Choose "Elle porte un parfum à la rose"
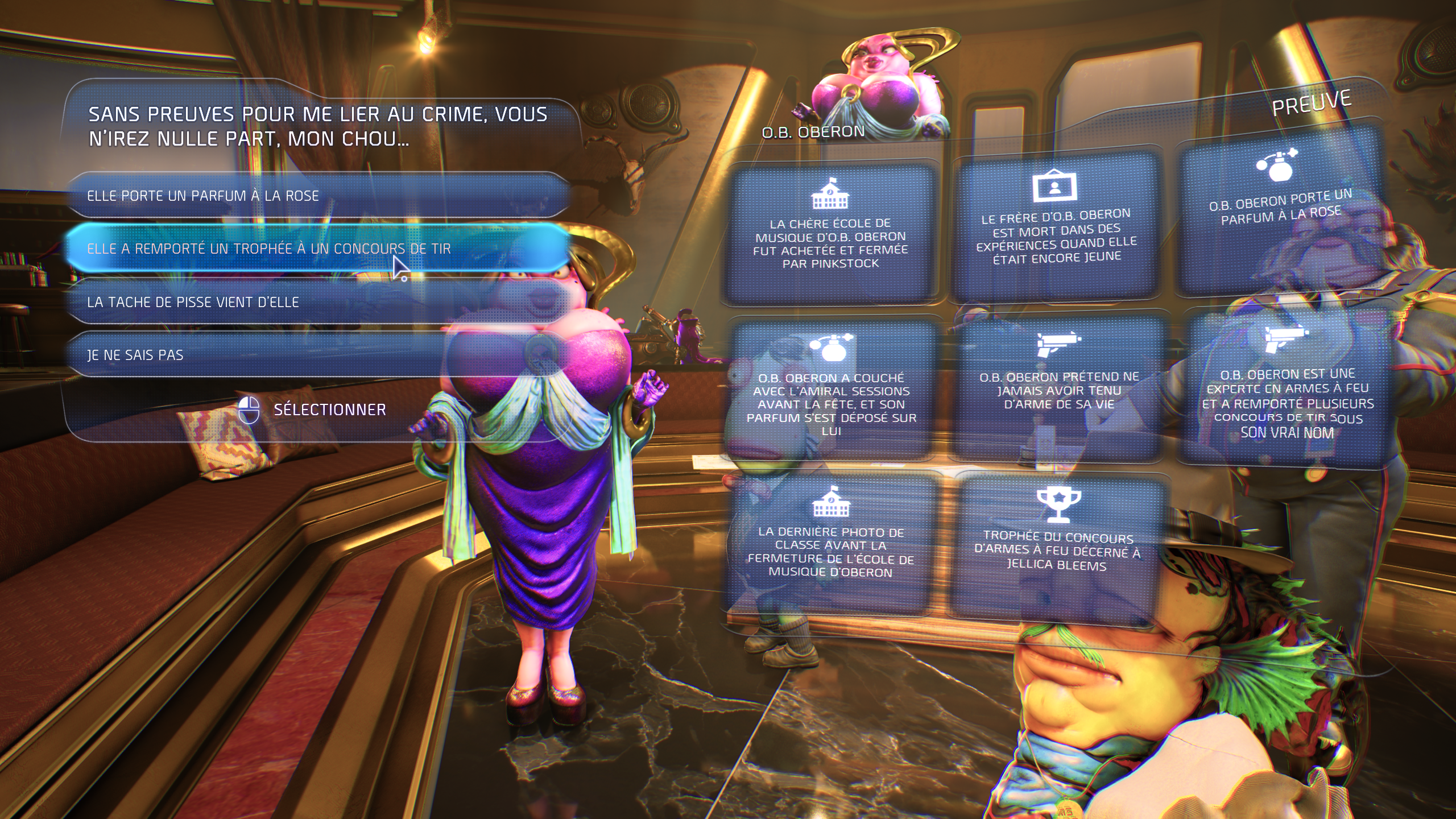The height and width of the screenshot is (819, 1456). coord(318,196)
